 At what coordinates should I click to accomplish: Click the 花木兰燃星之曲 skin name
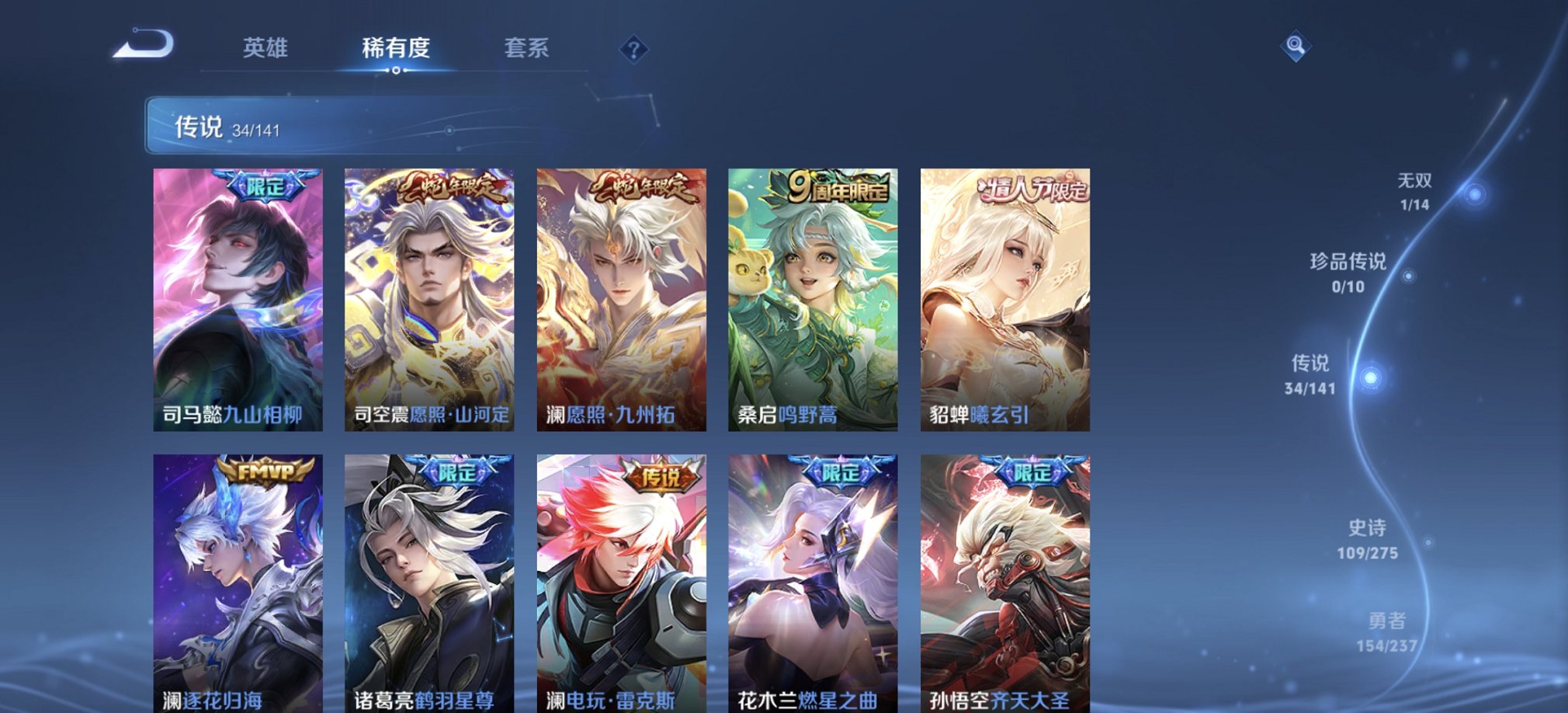tap(803, 698)
